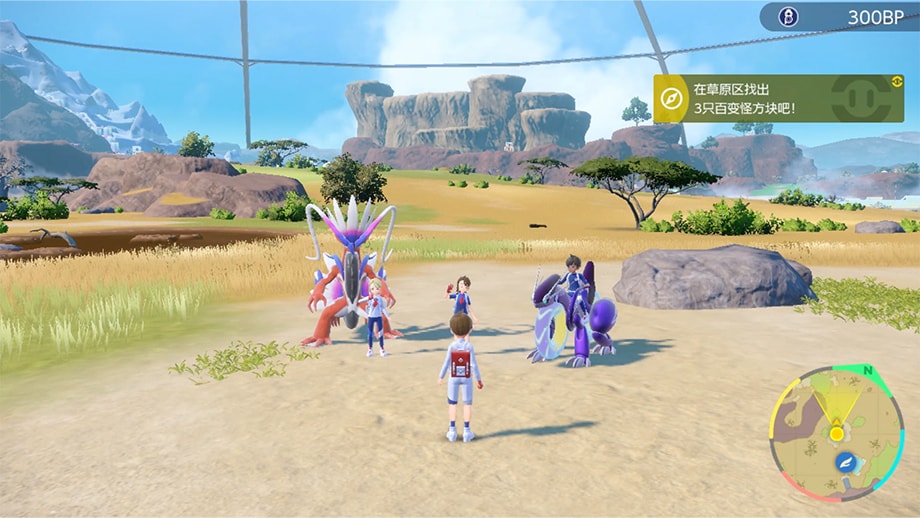Click the blue feather marker on the minimap
Image resolution: width=920 pixels, height=518 pixels.
(x=846, y=462)
